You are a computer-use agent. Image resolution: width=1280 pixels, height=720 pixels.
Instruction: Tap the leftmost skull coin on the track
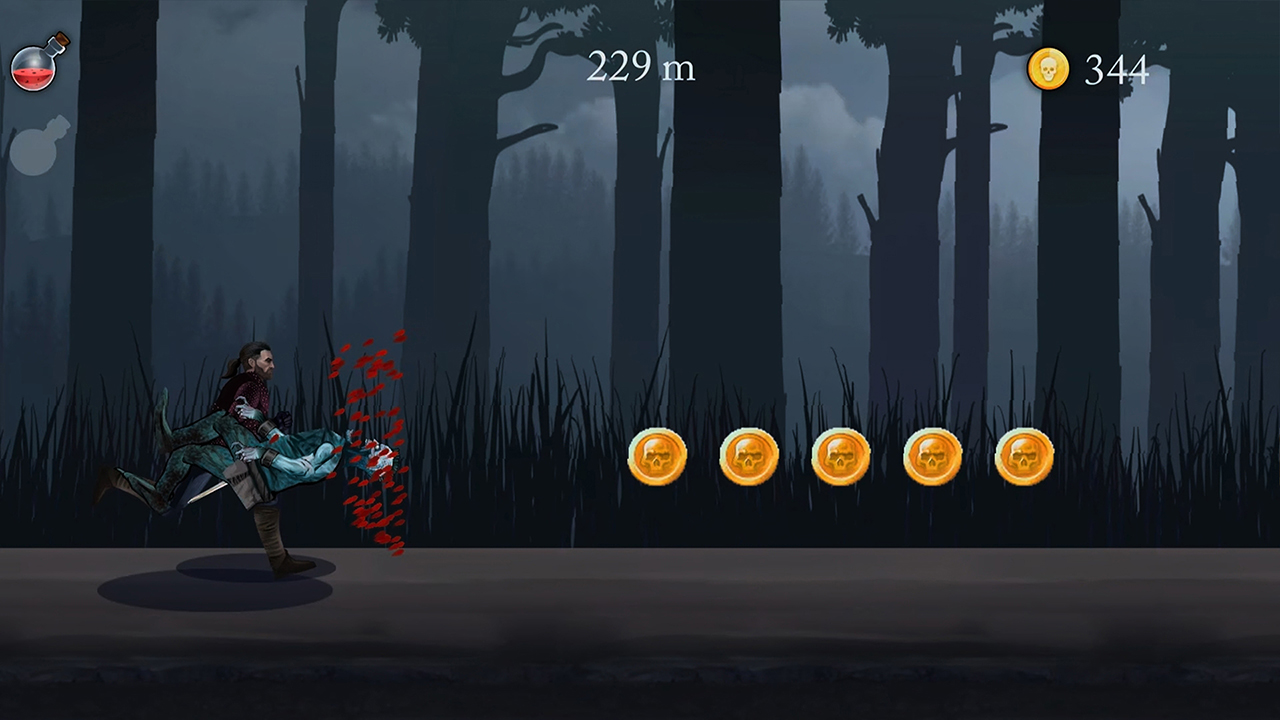point(657,456)
